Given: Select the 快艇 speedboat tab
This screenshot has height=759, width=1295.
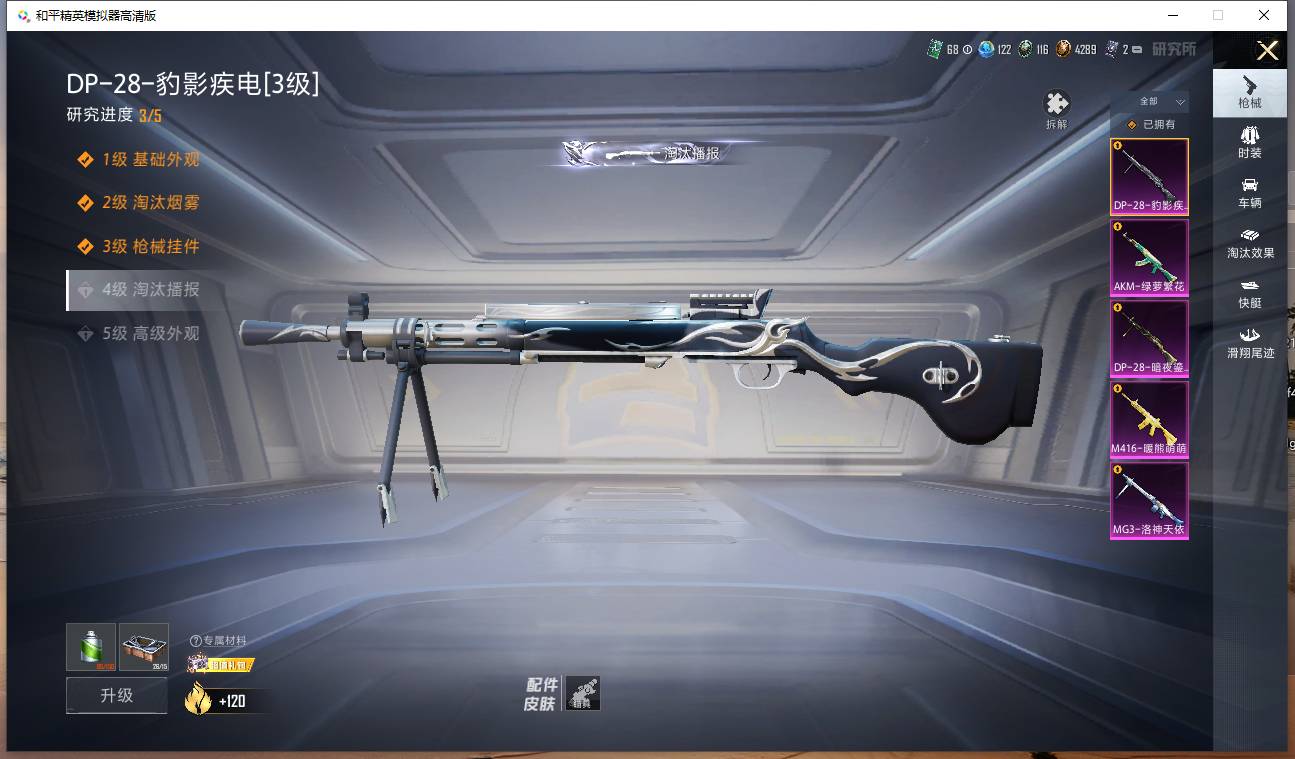Looking at the screenshot, I should pyautogui.click(x=1249, y=292).
